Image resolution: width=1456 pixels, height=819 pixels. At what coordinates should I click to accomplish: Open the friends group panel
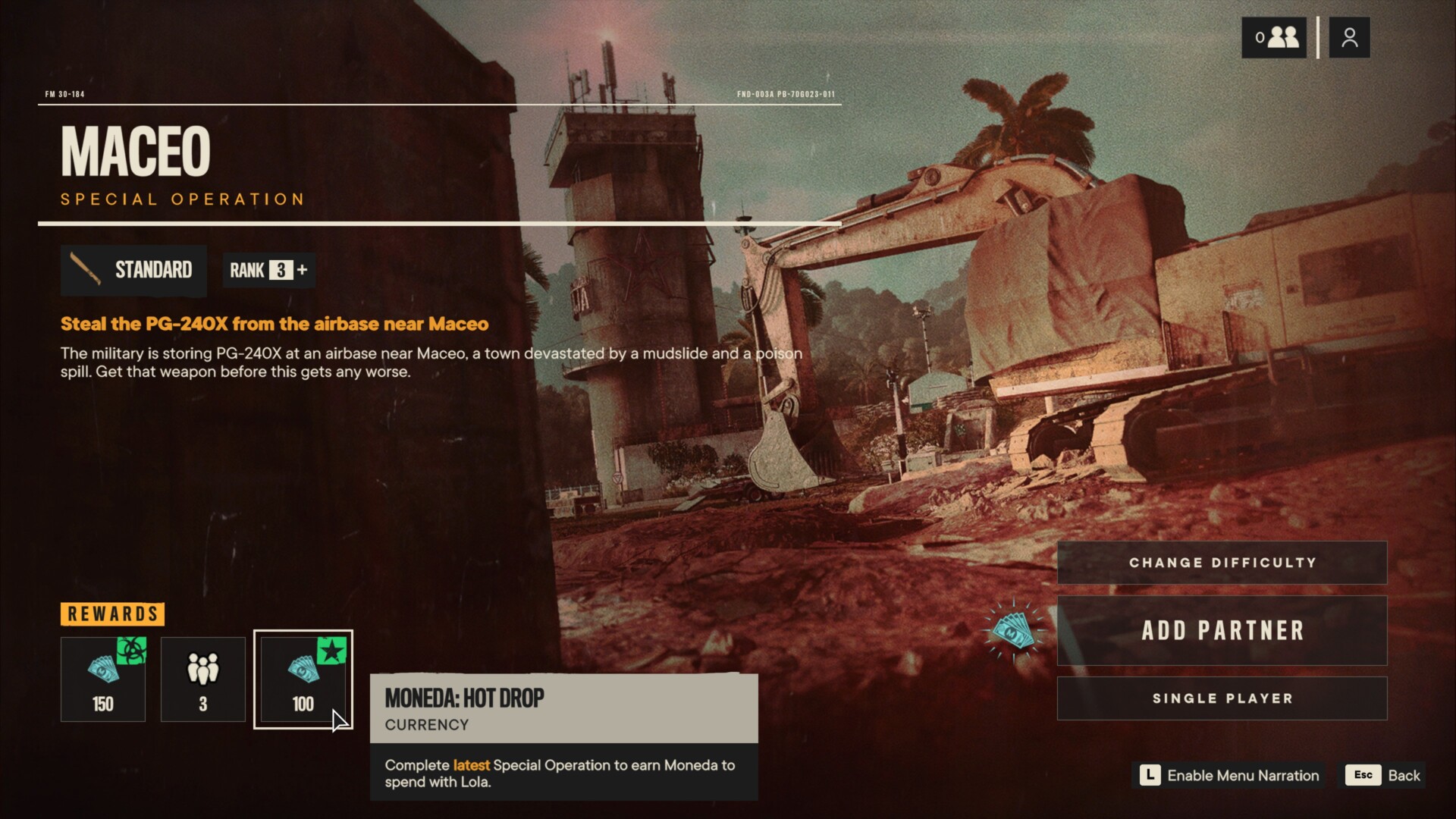tap(1274, 37)
